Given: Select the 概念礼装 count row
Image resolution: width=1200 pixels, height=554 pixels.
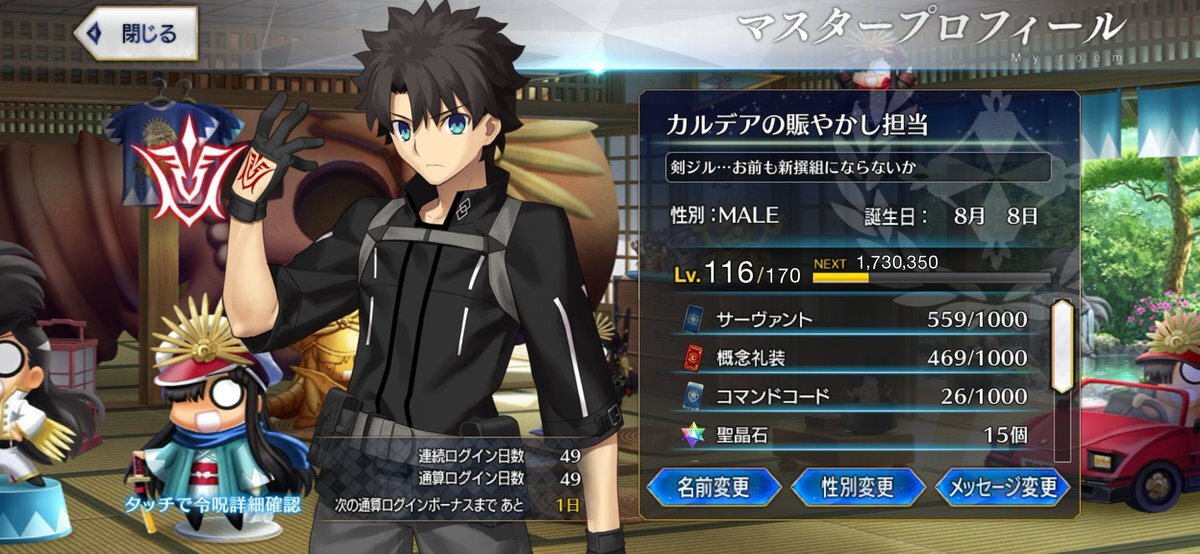Looking at the screenshot, I should click(856, 358).
